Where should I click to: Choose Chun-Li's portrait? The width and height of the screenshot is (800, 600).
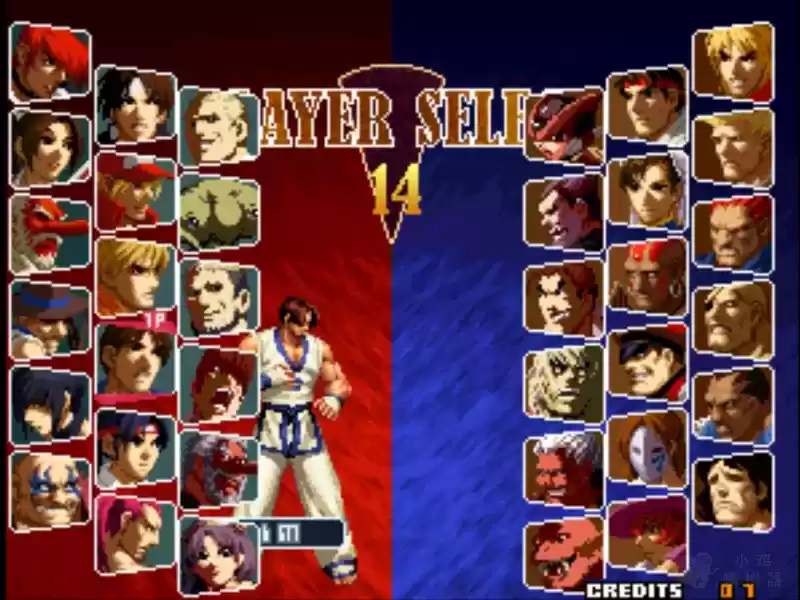tap(647, 190)
